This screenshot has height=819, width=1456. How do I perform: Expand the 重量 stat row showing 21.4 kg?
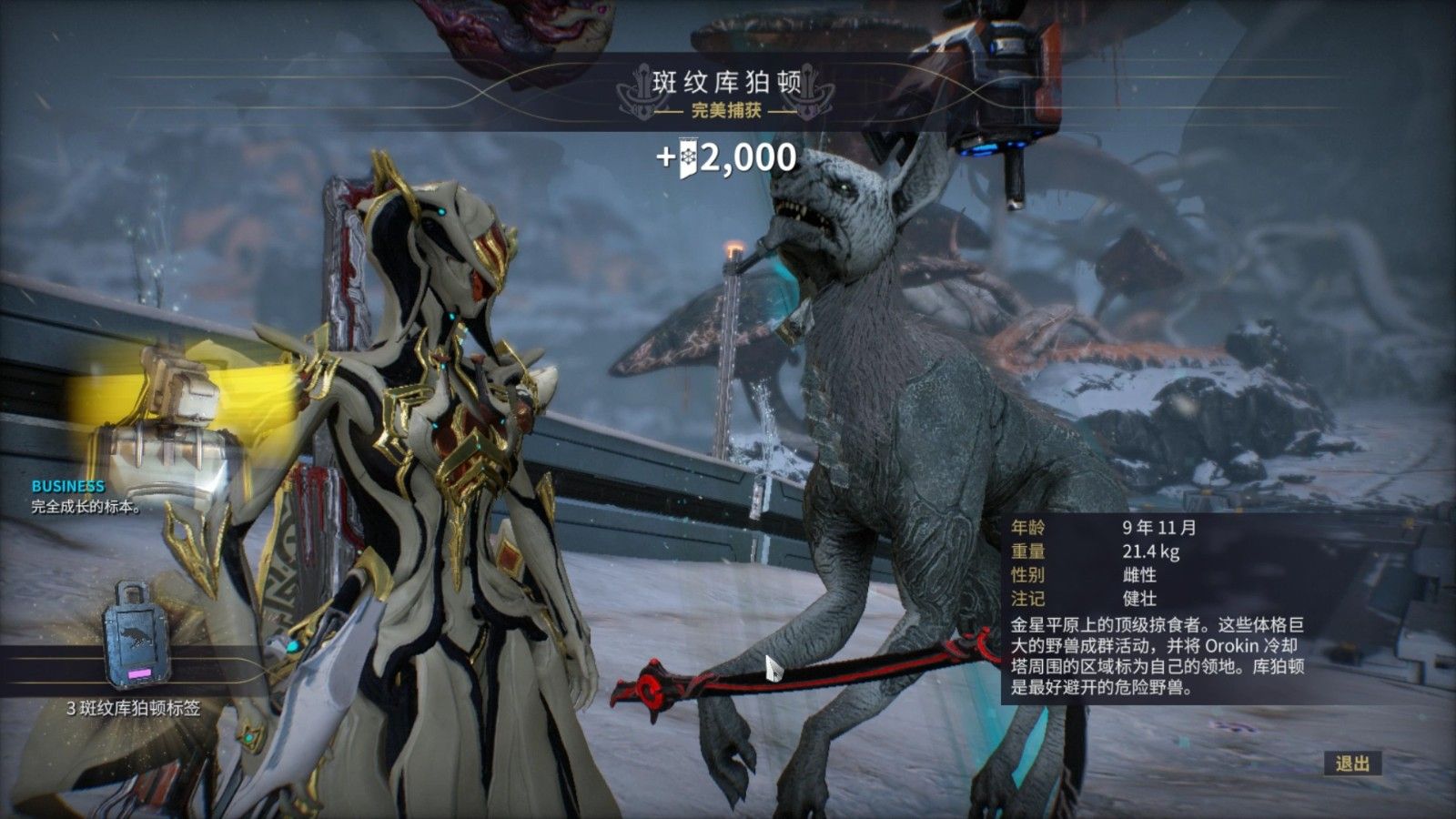(x=1092, y=551)
